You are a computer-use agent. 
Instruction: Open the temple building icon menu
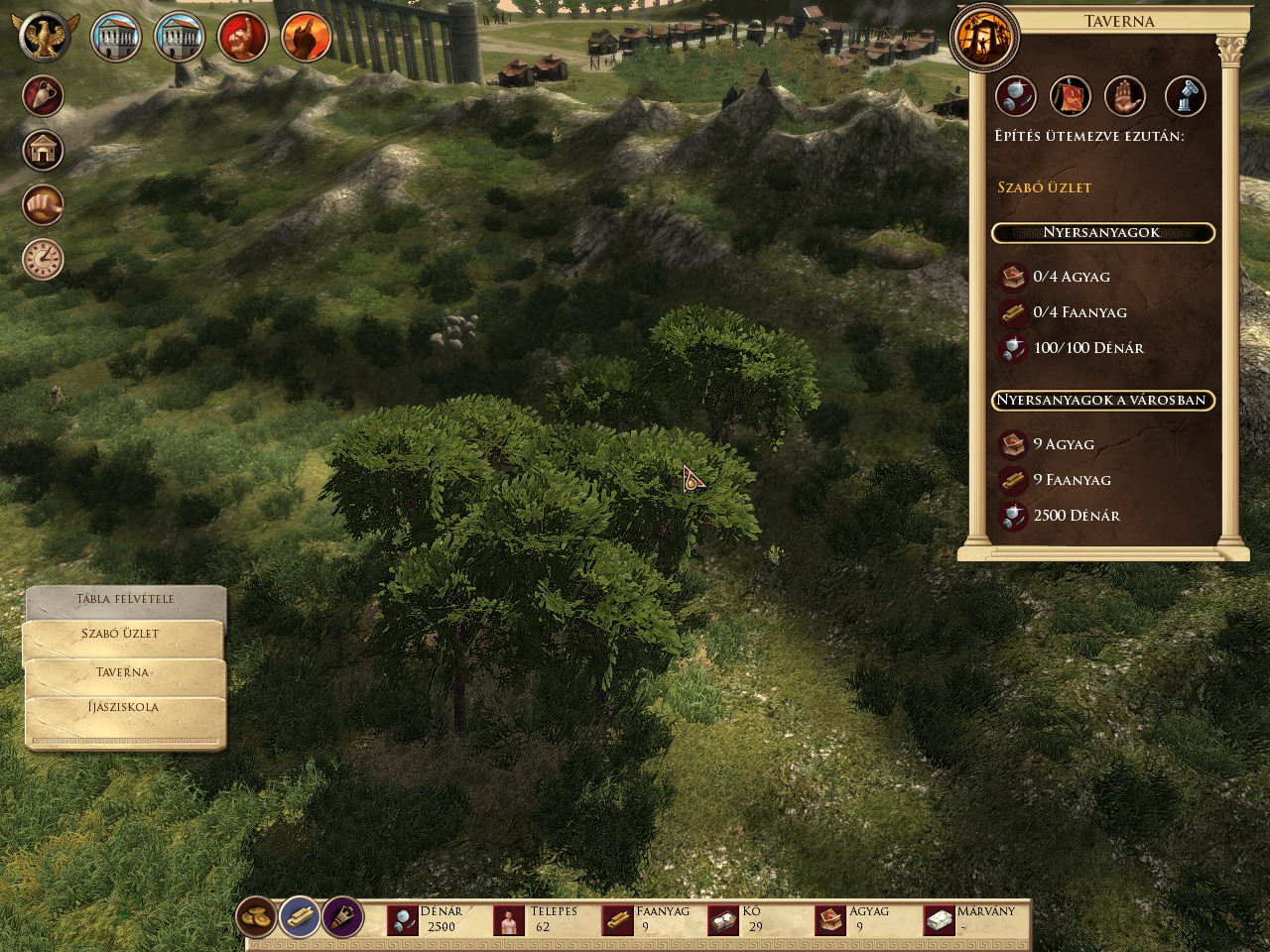point(43,151)
